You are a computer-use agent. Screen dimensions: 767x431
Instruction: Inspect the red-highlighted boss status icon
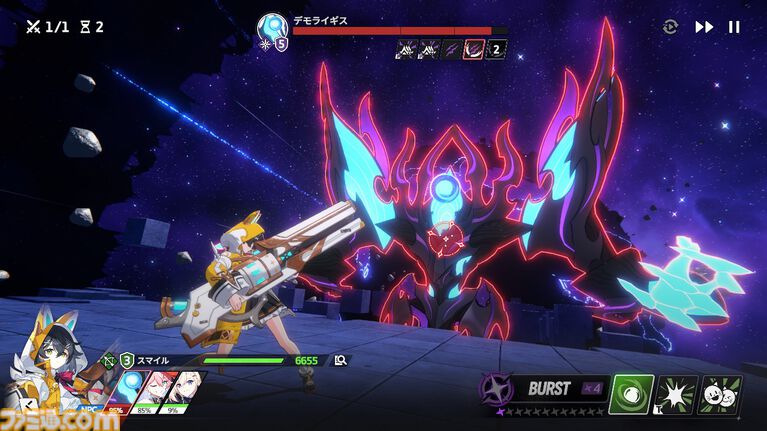475,48
